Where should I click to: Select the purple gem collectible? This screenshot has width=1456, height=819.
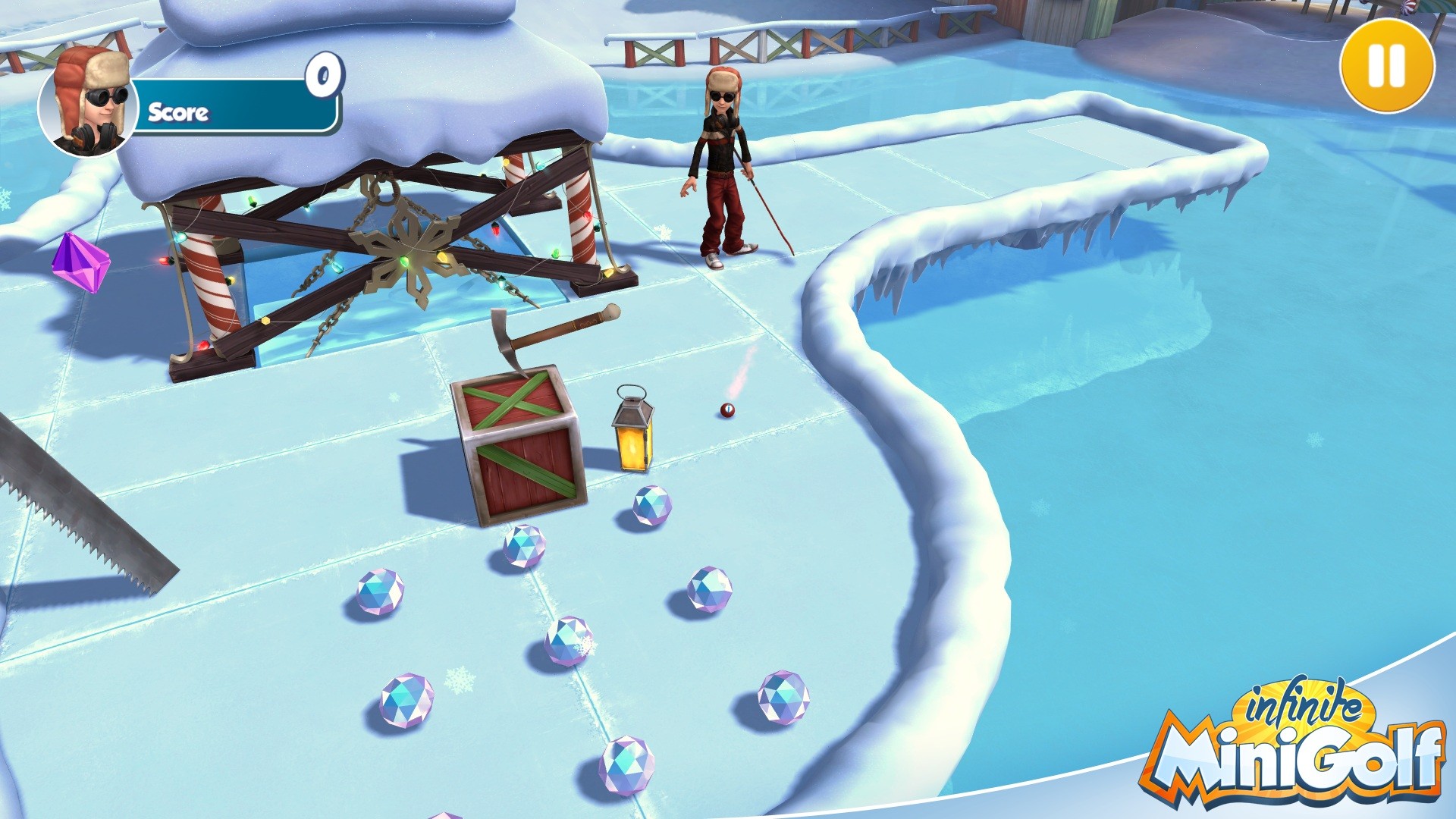[82, 265]
